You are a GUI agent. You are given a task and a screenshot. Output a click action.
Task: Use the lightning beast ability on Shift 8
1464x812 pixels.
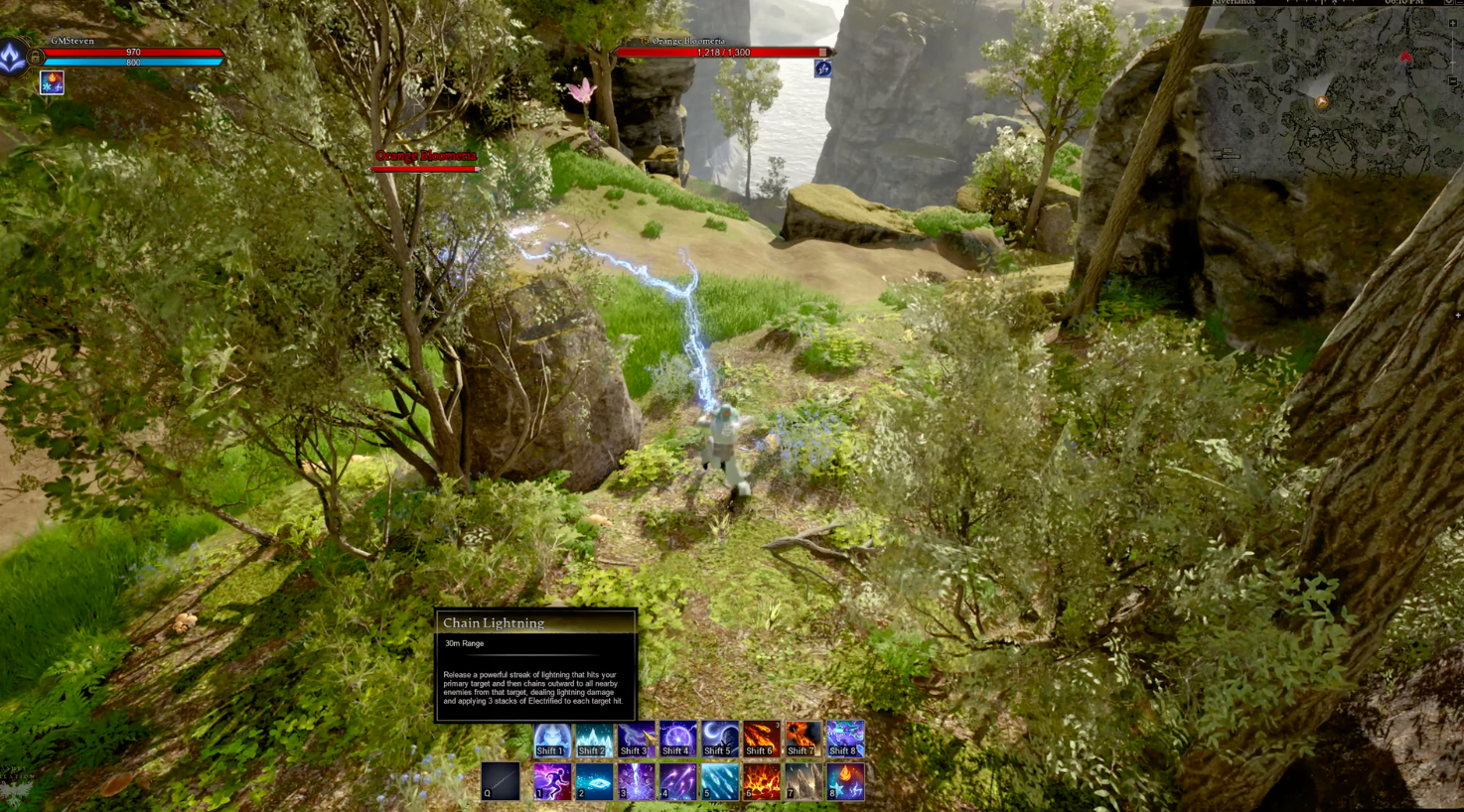pyautogui.click(x=845, y=739)
